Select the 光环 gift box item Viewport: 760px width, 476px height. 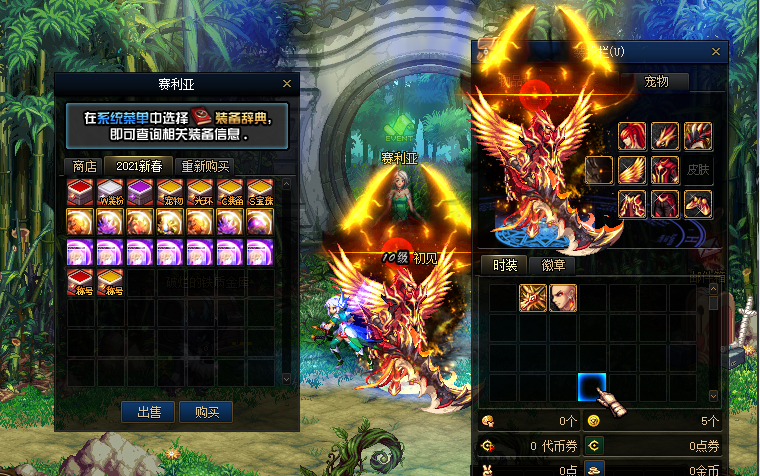click(200, 192)
